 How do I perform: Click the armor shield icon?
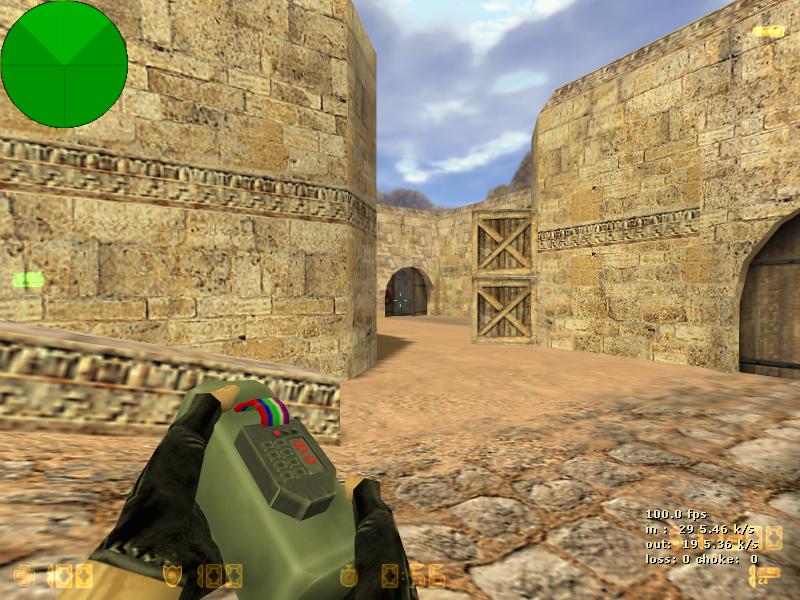tap(174, 575)
